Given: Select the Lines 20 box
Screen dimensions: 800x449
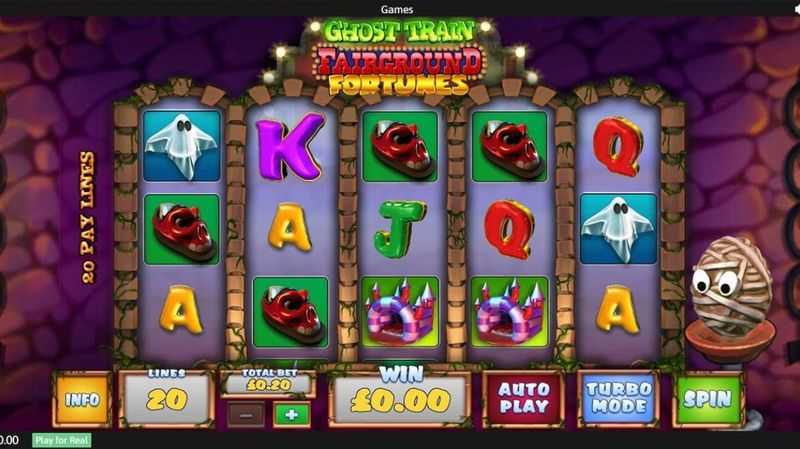Looking at the screenshot, I should point(166,399).
